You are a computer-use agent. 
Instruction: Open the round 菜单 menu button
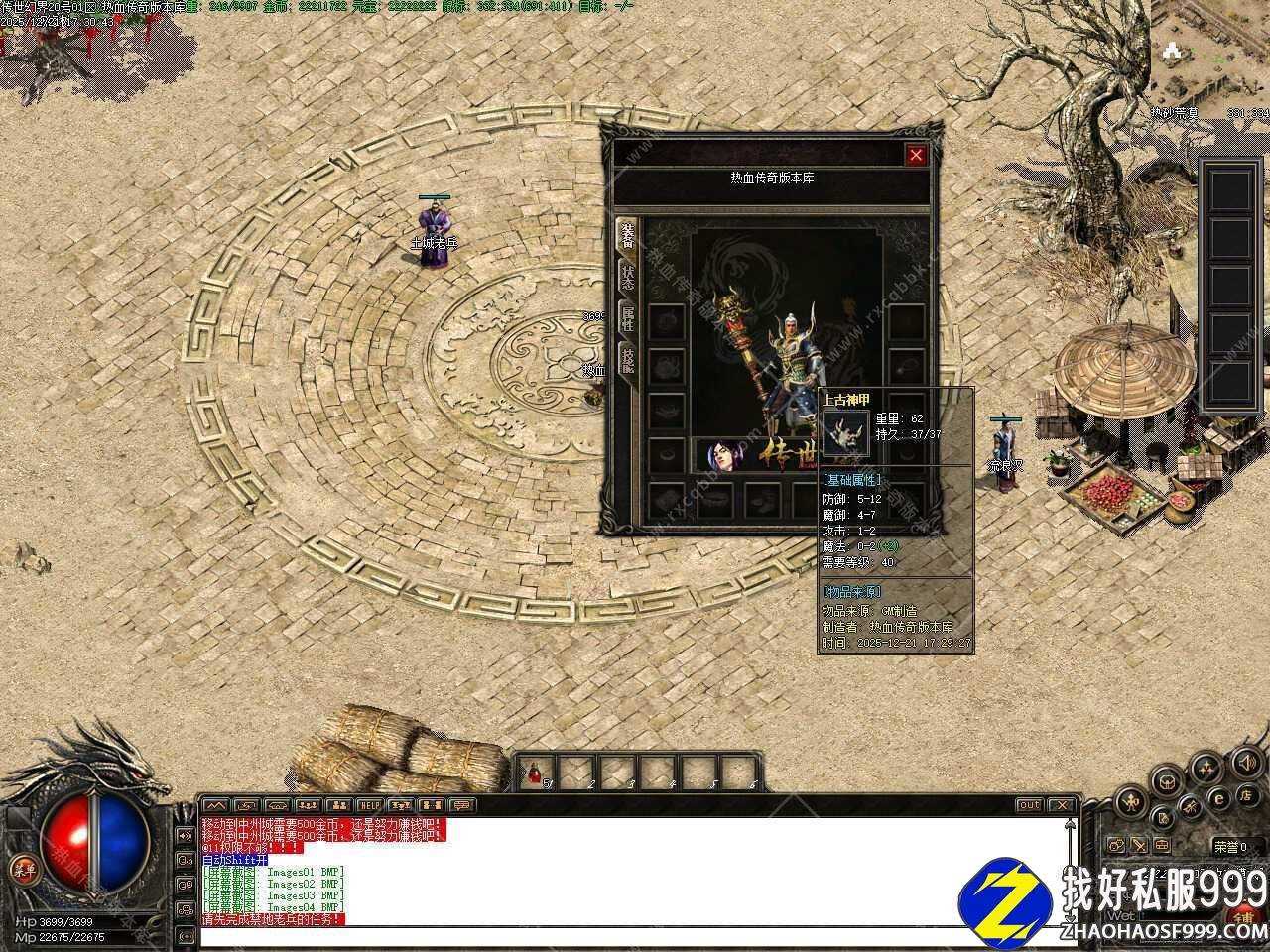pos(22,870)
